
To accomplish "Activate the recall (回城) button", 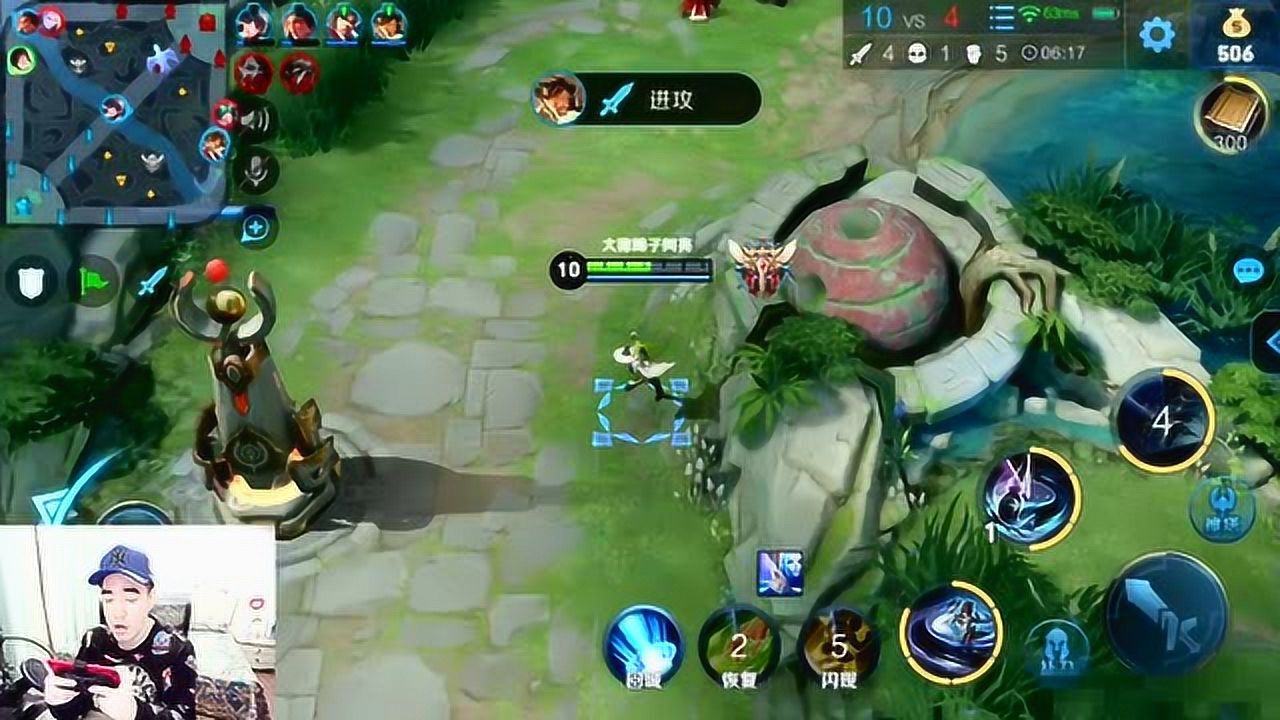I will pyautogui.click(x=643, y=646).
